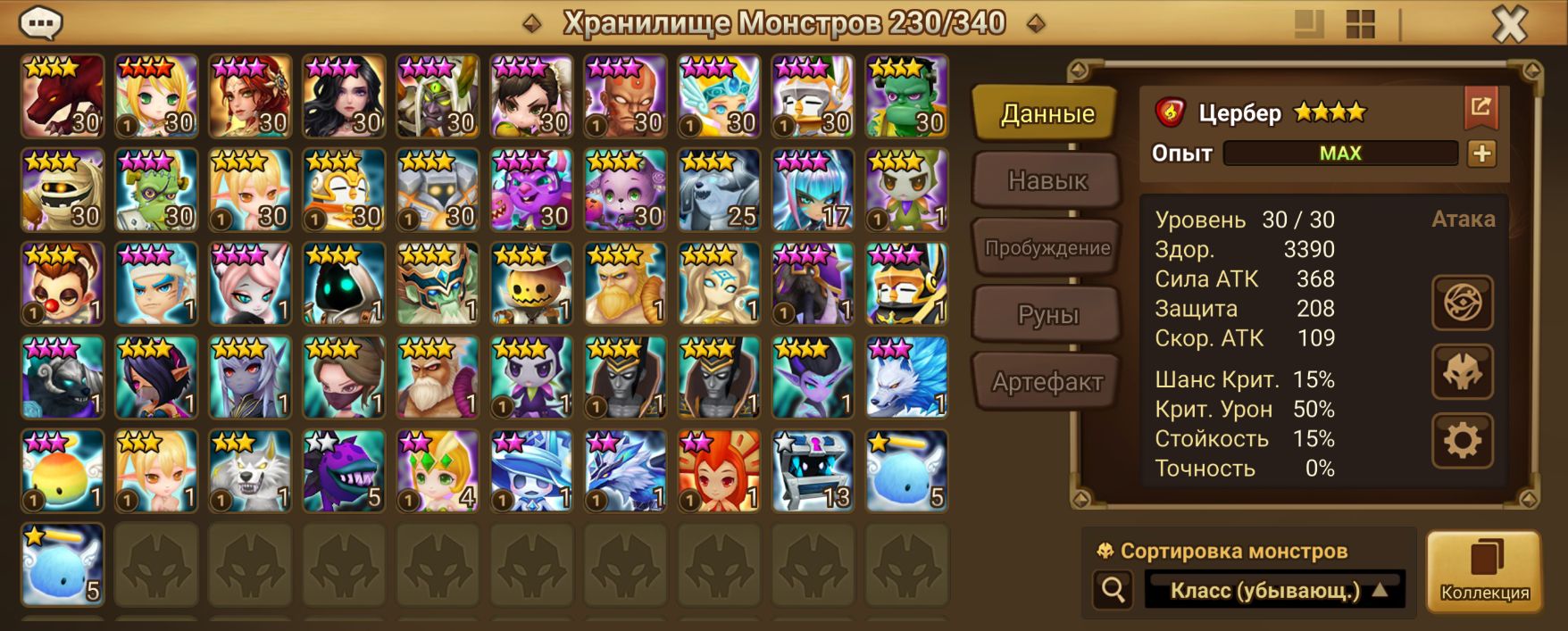Pick the purple piranha plant monster
This screenshot has height=631, width=1568.
tap(344, 470)
